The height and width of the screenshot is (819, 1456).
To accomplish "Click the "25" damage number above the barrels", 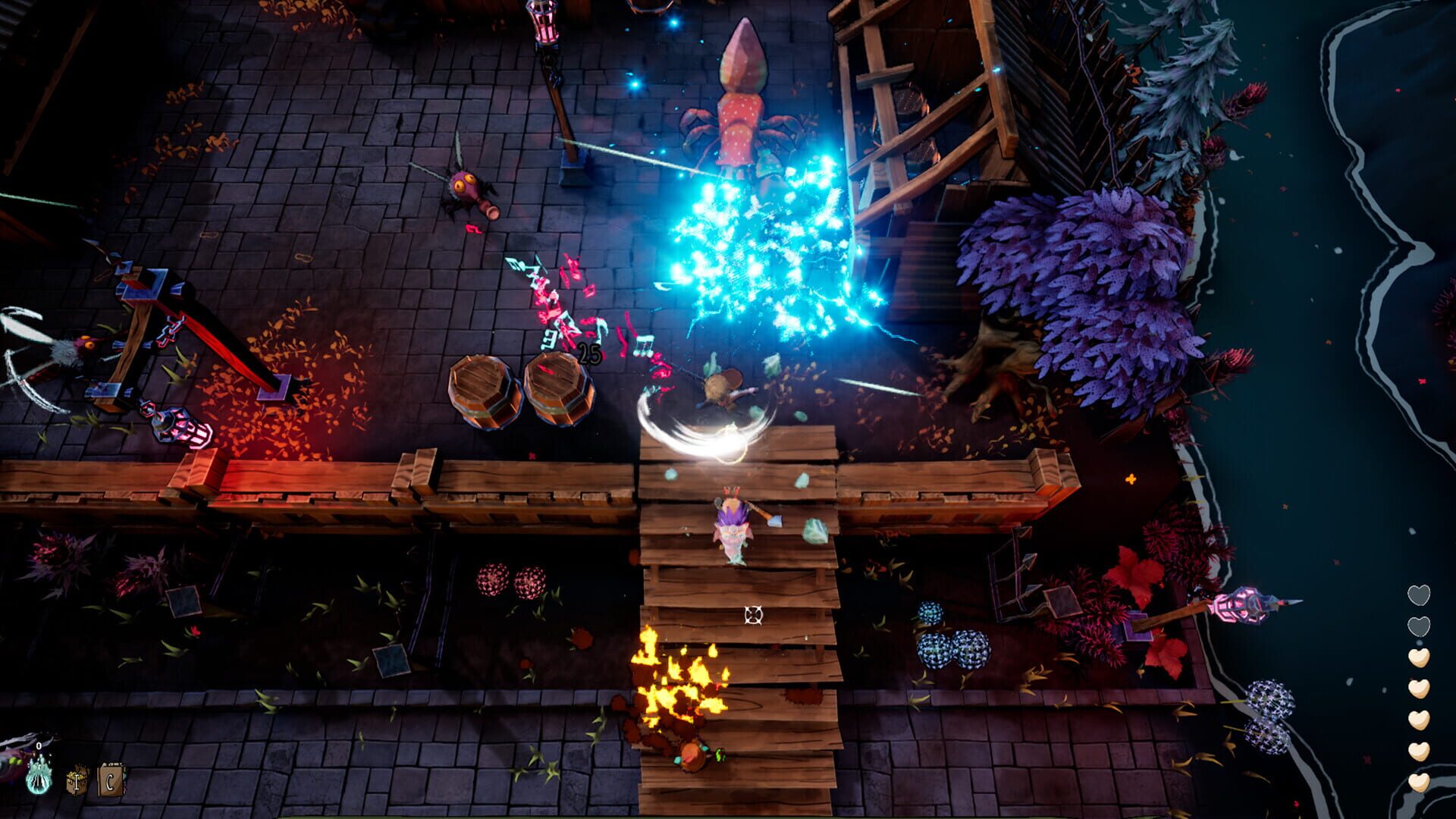I will pos(590,353).
